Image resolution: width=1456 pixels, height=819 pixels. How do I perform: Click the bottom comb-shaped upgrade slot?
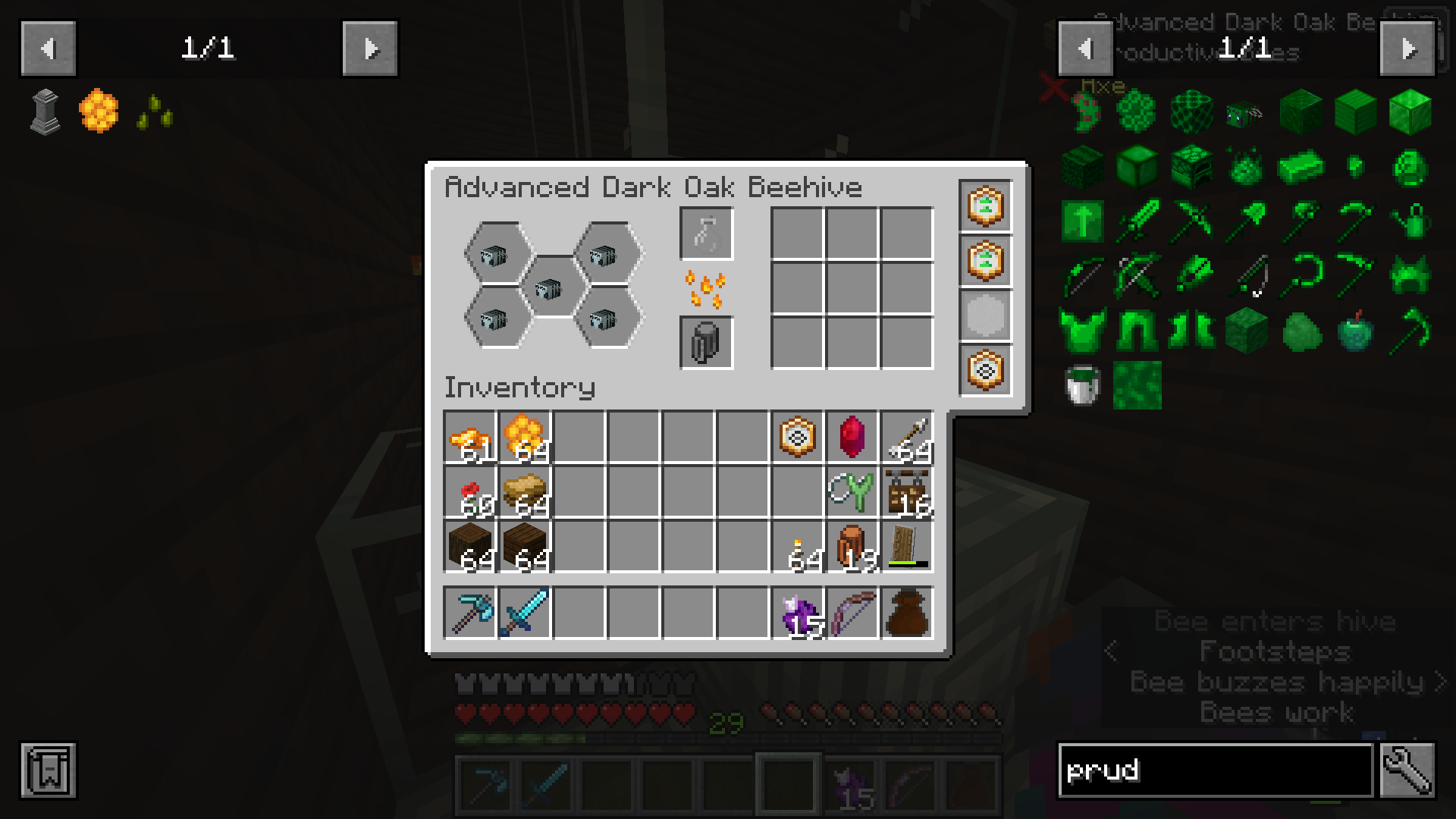tap(986, 371)
